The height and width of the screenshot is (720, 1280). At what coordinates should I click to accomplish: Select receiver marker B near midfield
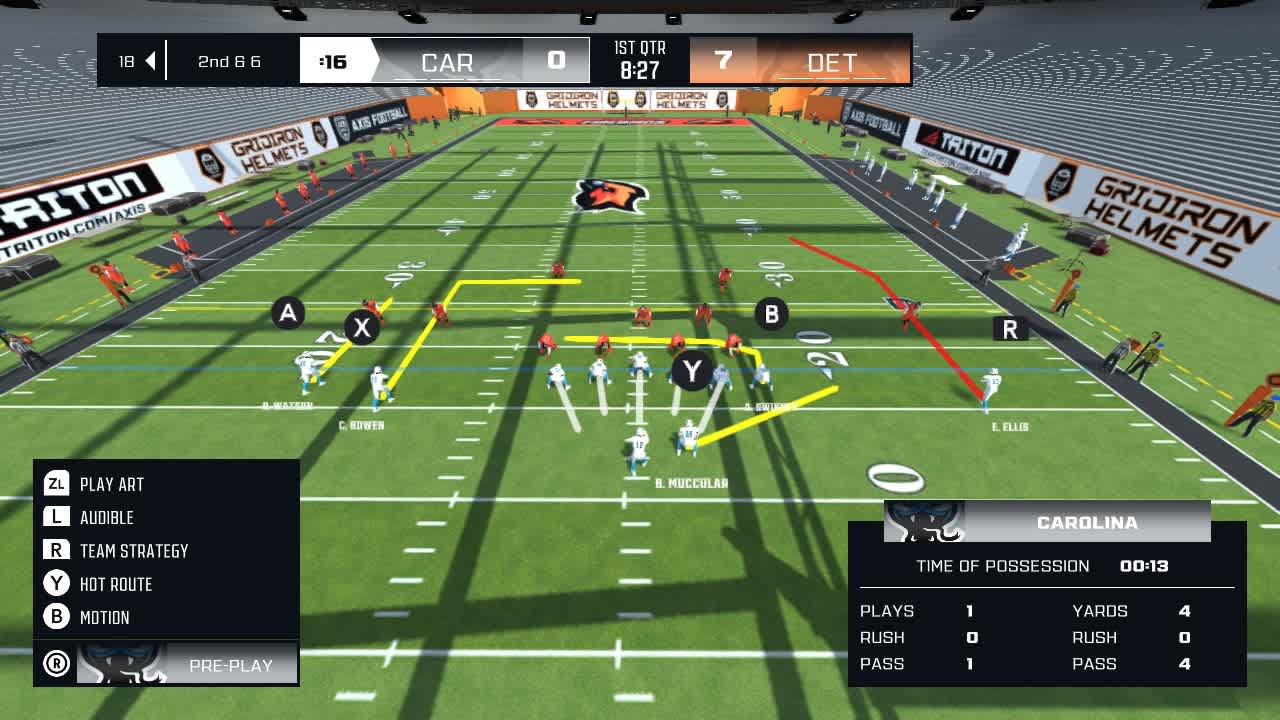point(771,313)
